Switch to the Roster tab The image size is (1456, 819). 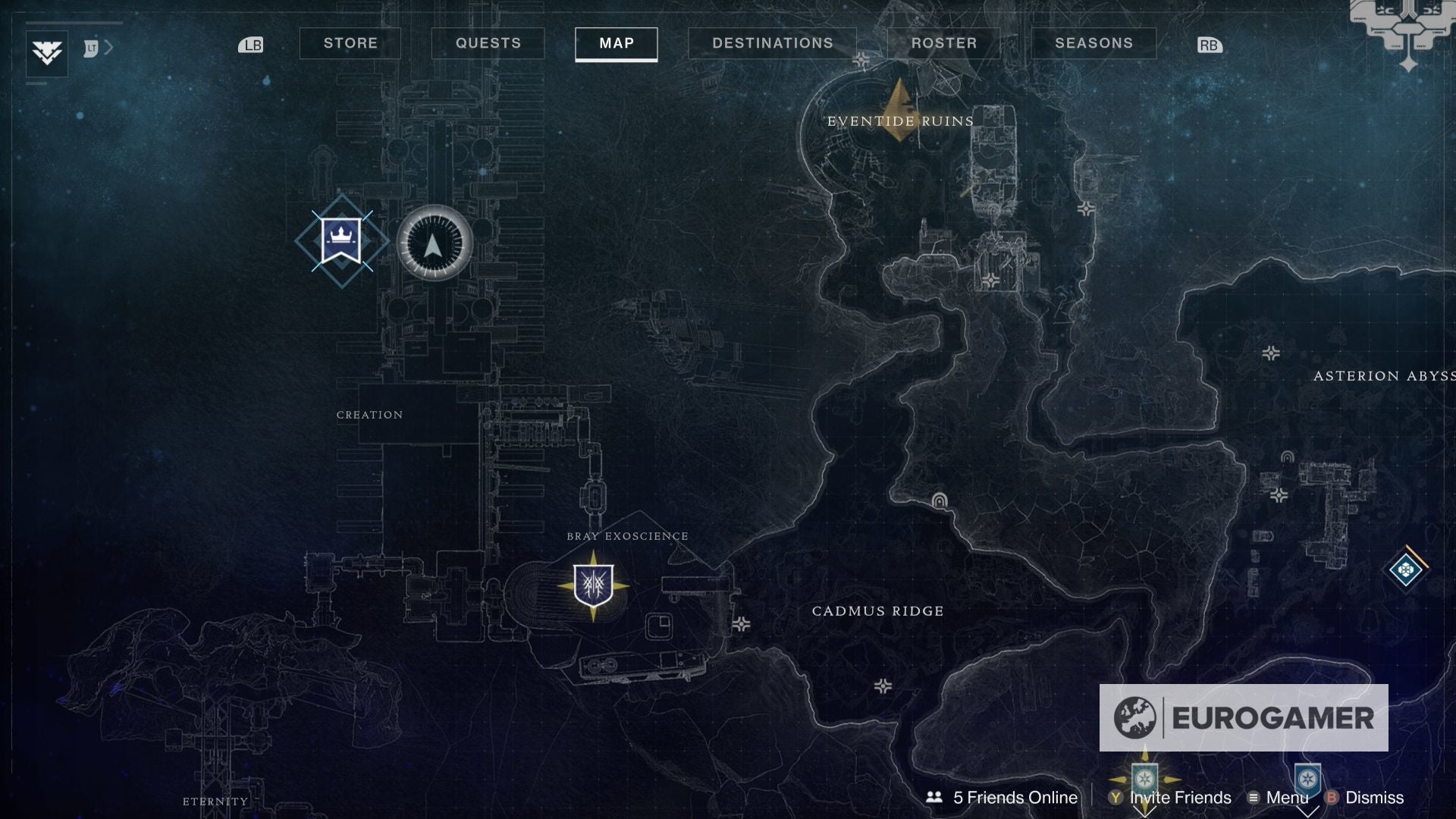(944, 43)
